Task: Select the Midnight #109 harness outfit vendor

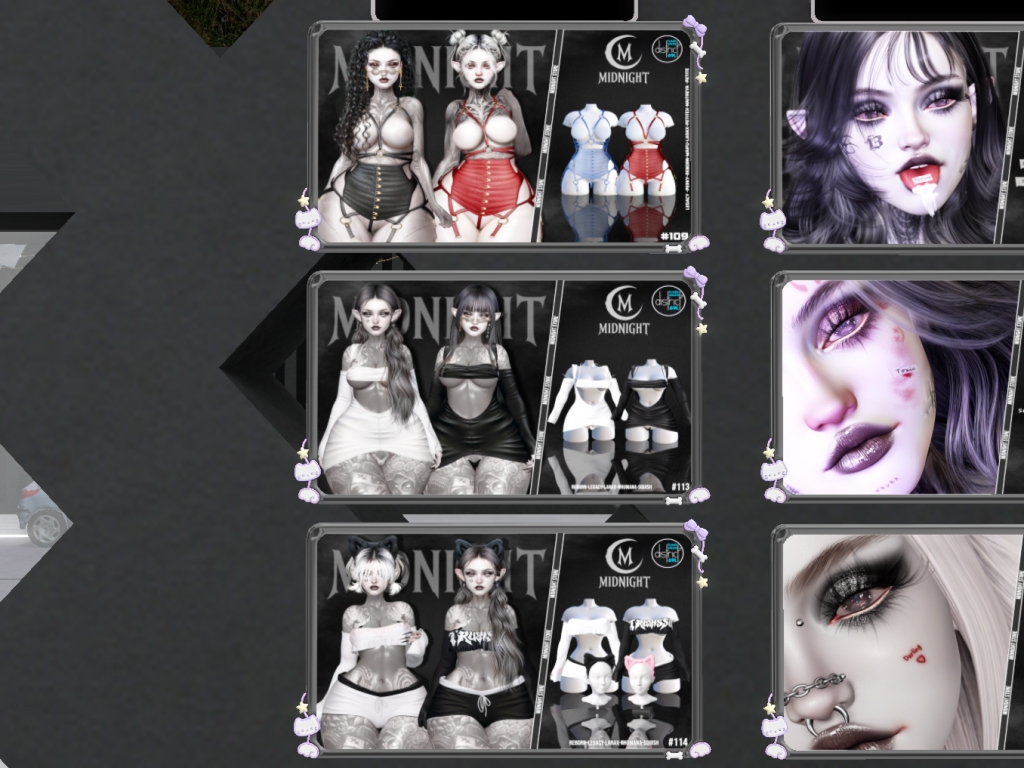Action: [504, 135]
